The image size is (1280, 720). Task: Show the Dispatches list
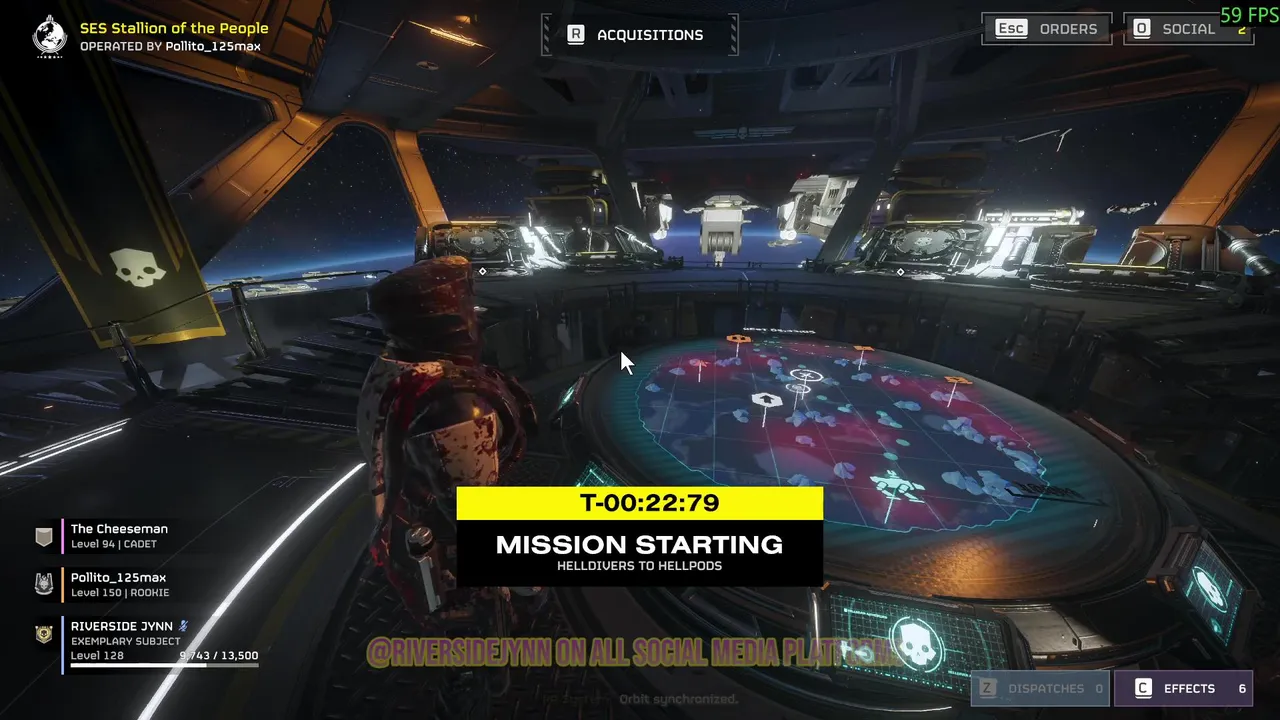pyautogui.click(x=1040, y=688)
